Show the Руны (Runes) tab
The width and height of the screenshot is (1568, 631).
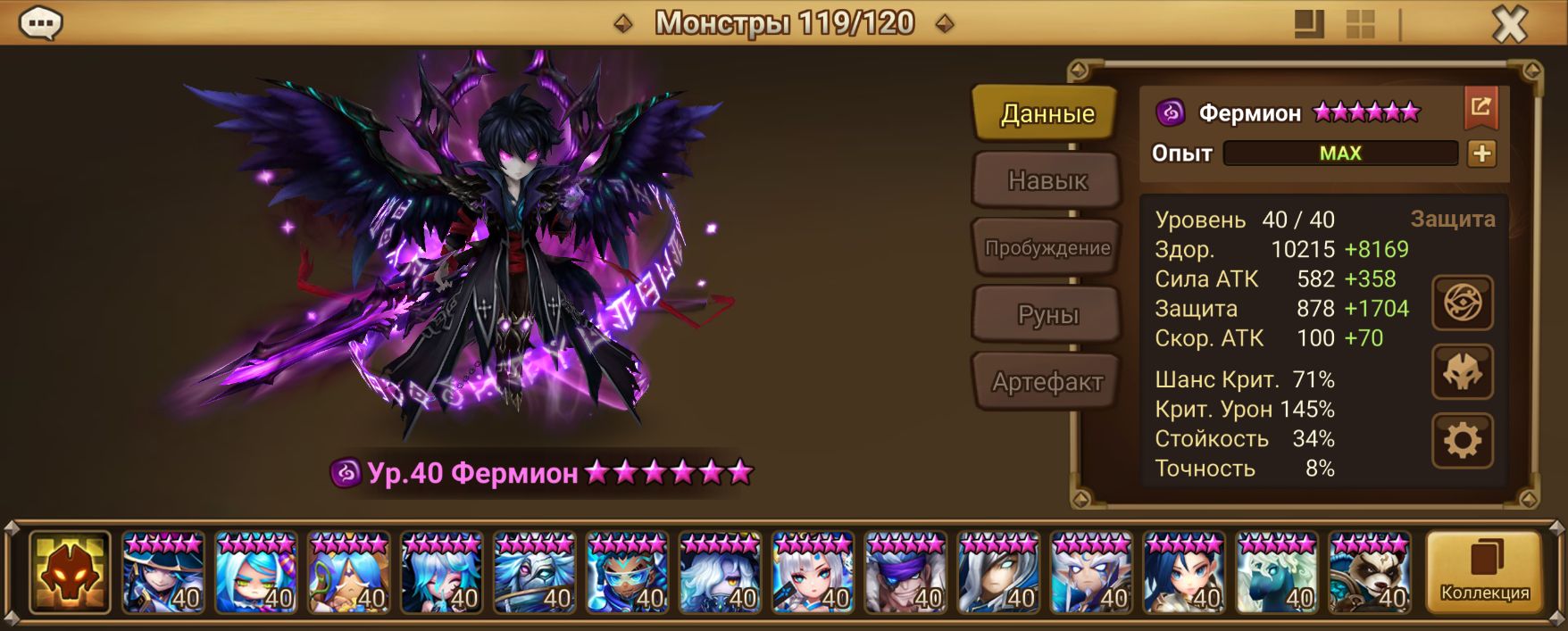pyautogui.click(x=1047, y=315)
